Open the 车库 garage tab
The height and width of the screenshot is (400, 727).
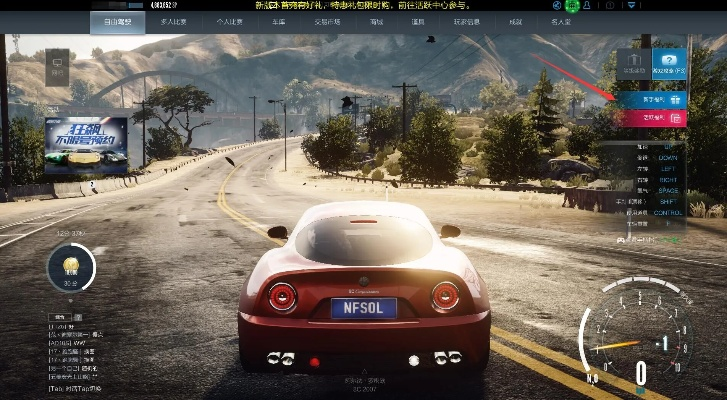[x=279, y=21]
